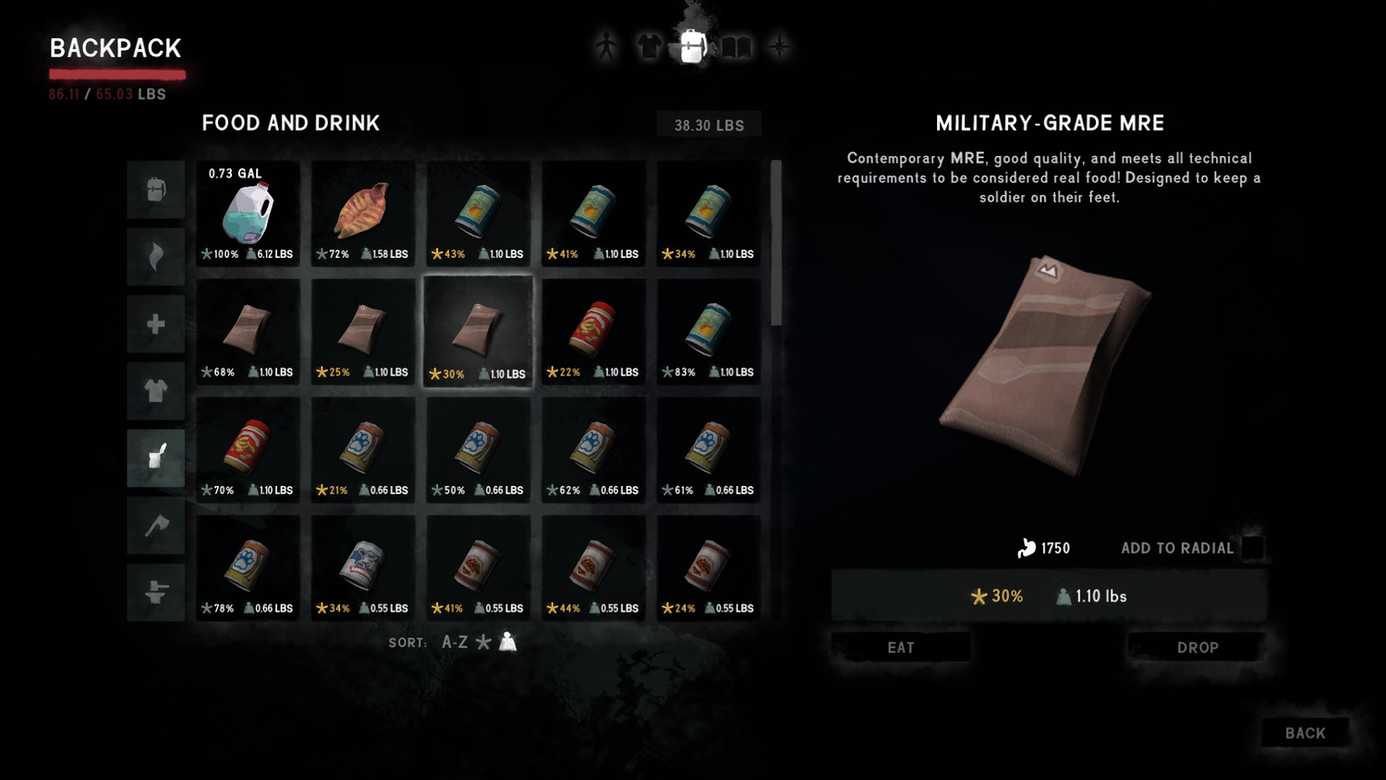Viewport: 1386px width, 780px height.
Task: Go back from the backpack screen
Action: point(1305,733)
